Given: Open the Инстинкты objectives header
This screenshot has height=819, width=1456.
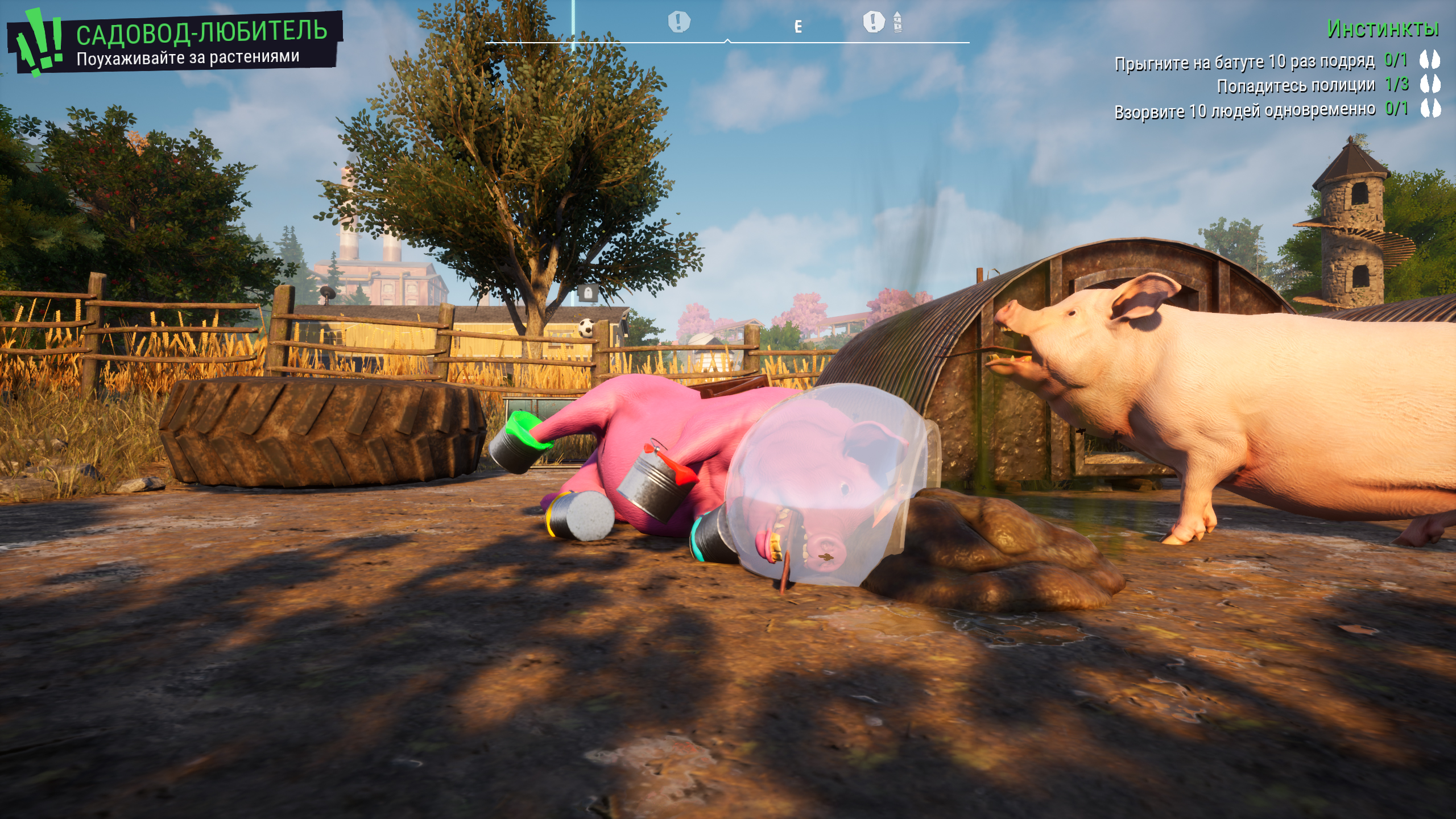Looking at the screenshot, I should point(1382,28).
